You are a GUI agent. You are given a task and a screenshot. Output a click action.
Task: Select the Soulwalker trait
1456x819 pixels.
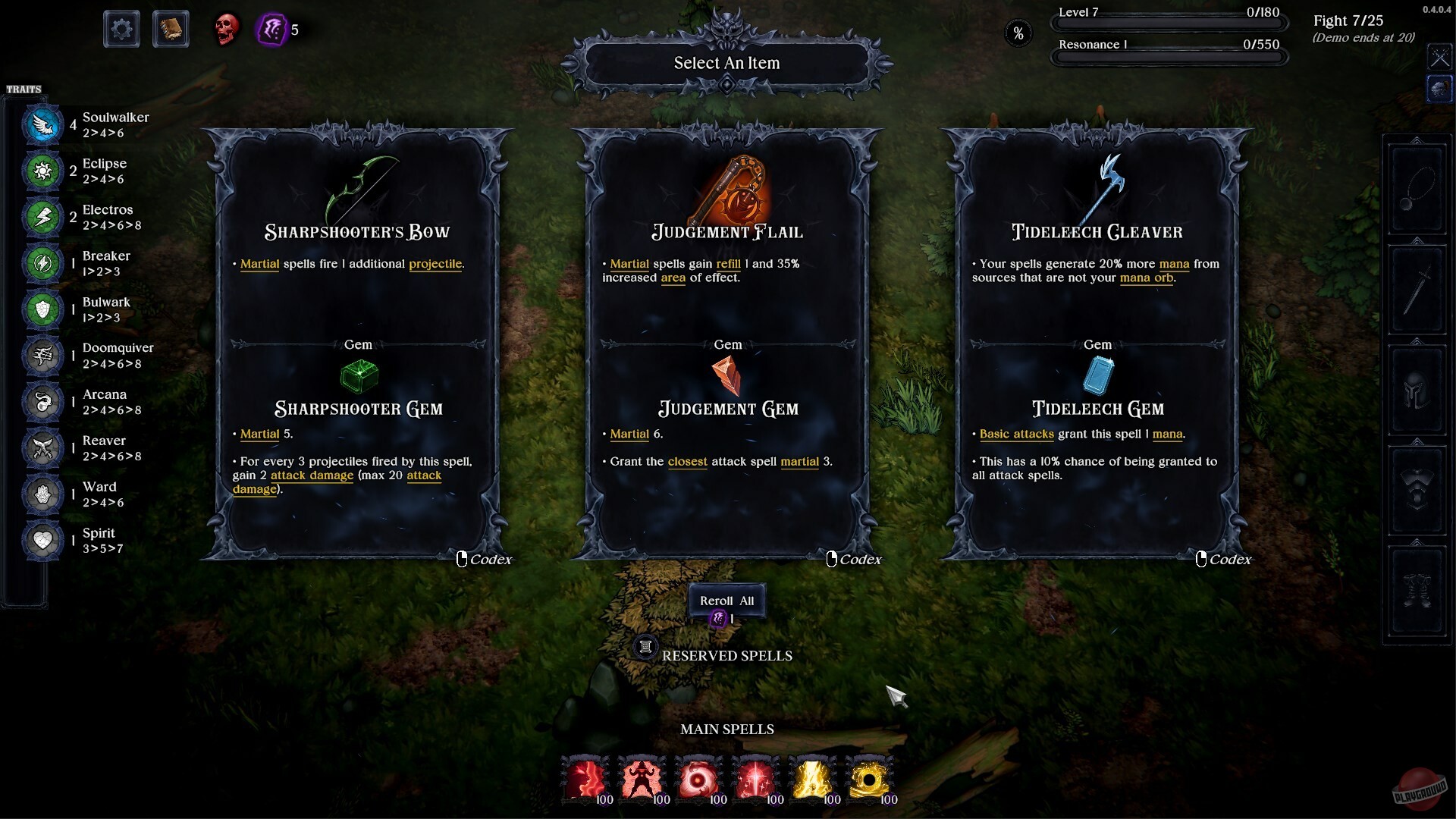tap(43, 124)
